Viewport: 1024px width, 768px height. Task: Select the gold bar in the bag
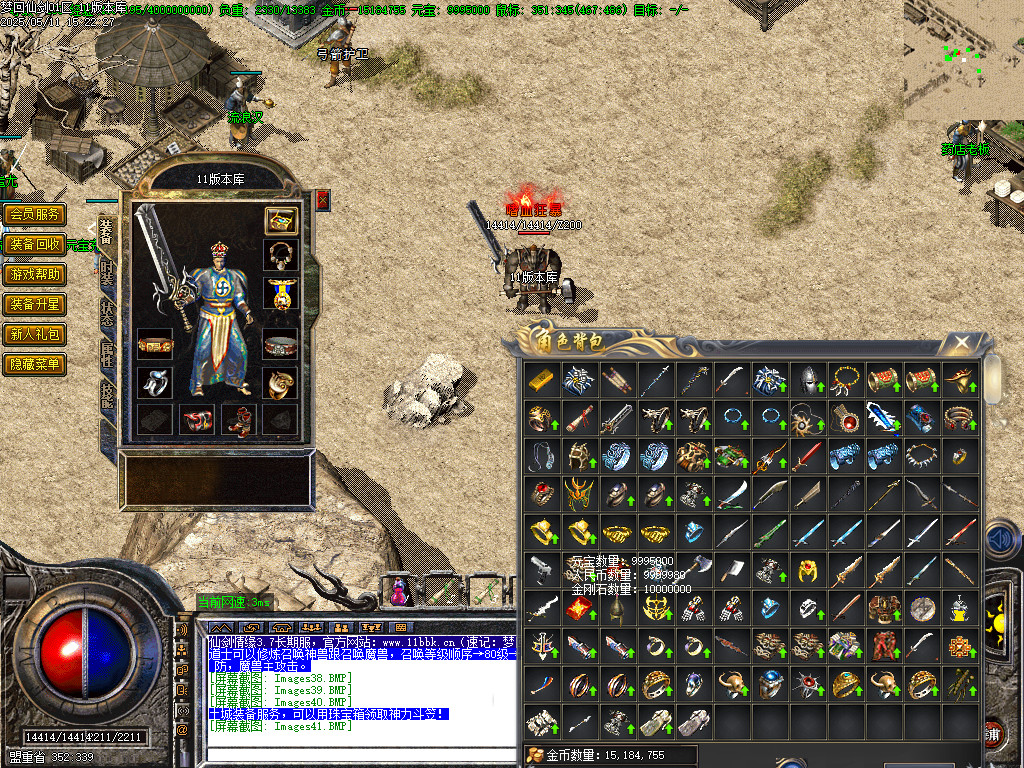(542, 380)
